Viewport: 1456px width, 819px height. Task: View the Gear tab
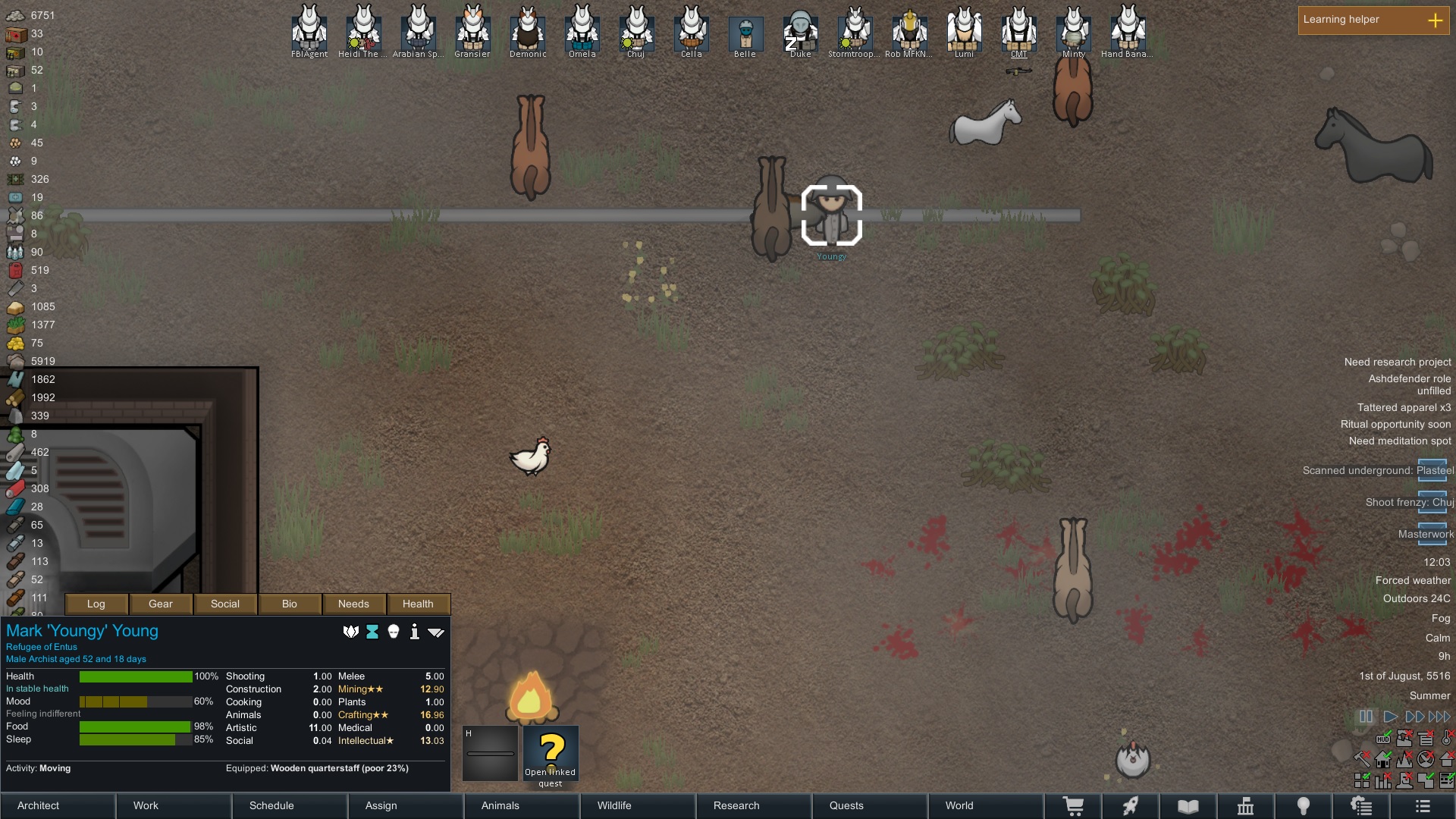160,604
